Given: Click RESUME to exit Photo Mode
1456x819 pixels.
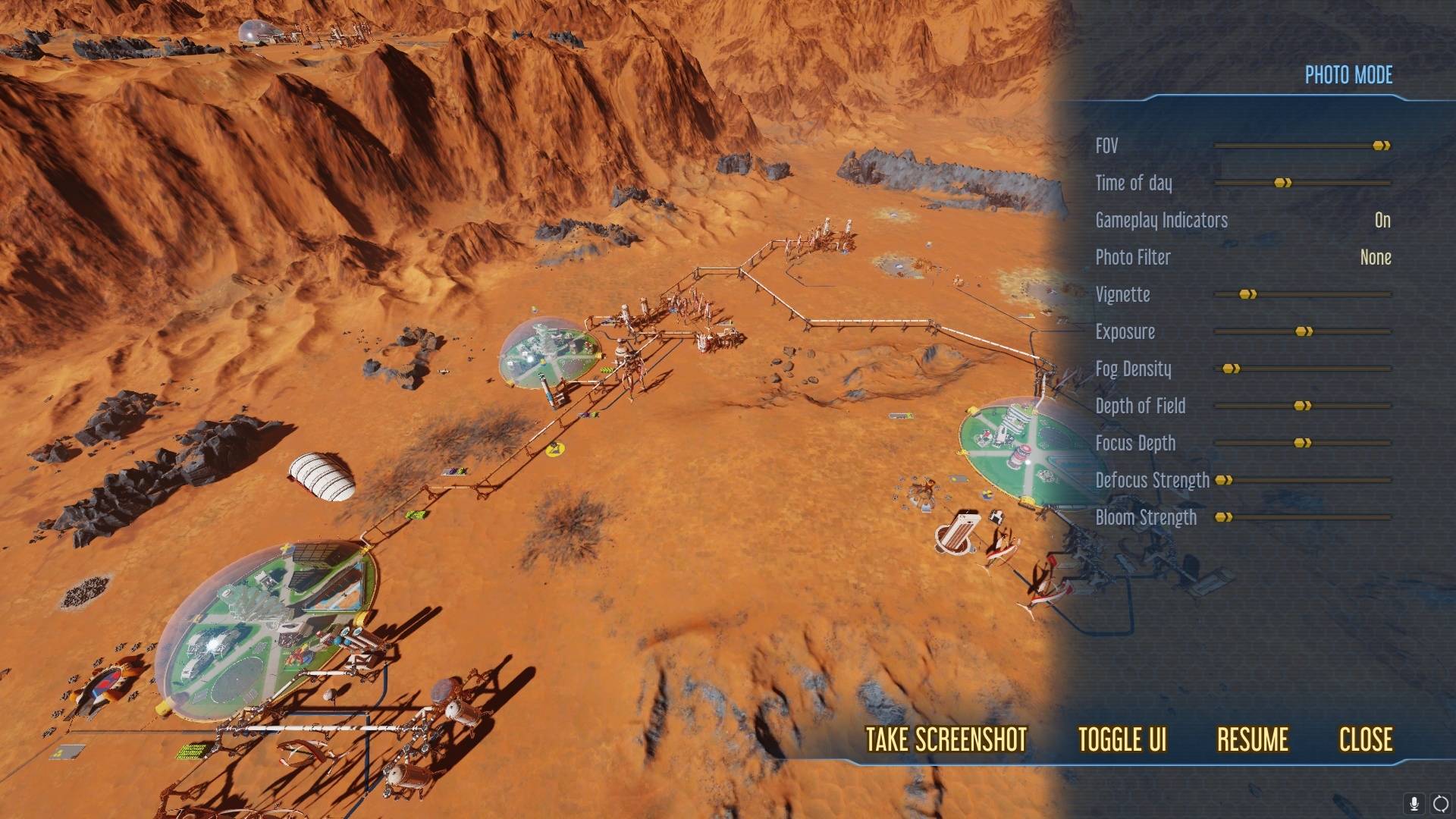Looking at the screenshot, I should tap(1252, 739).
